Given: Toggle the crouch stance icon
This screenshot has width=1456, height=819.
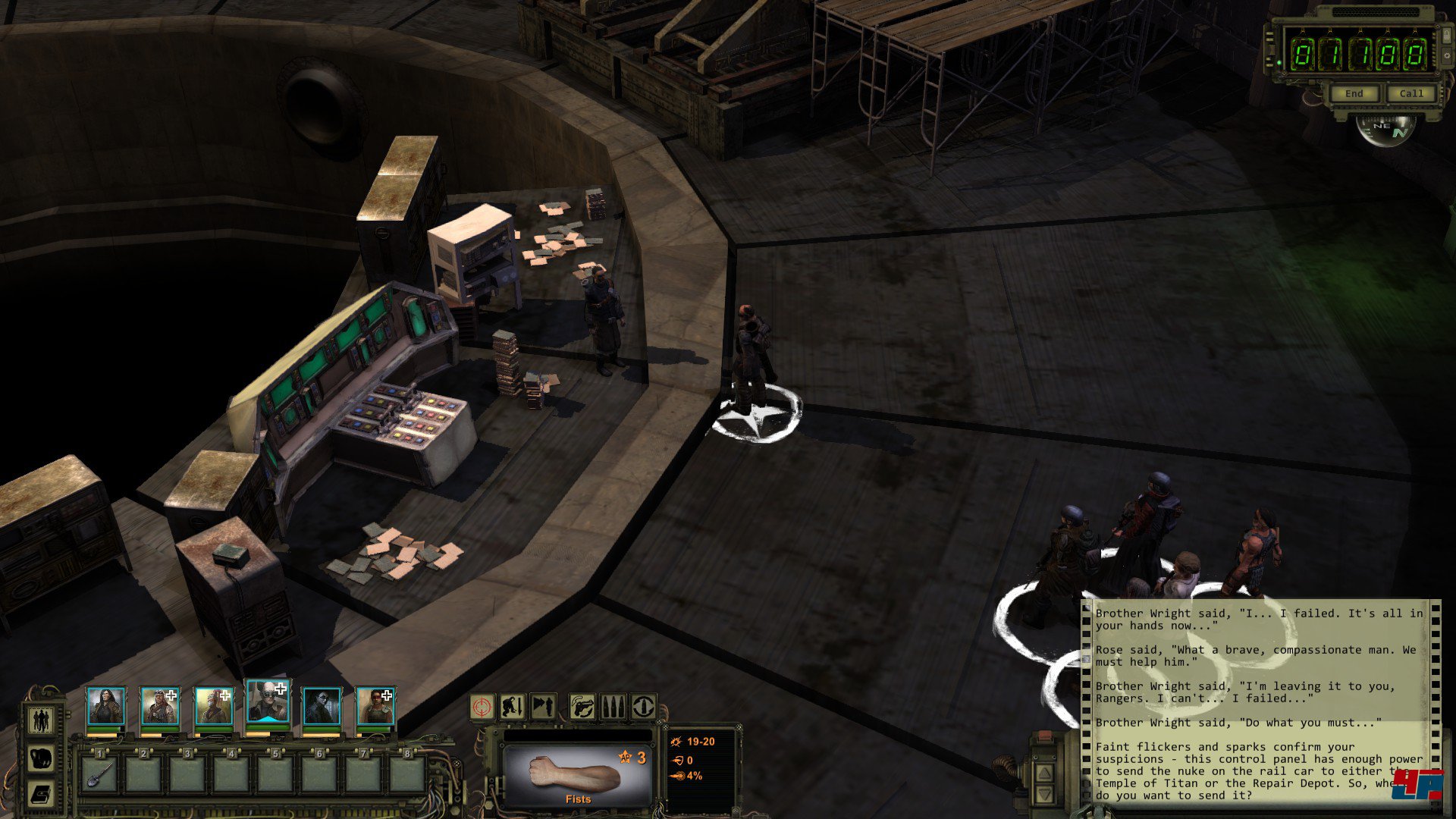Looking at the screenshot, I should [513, 707].
